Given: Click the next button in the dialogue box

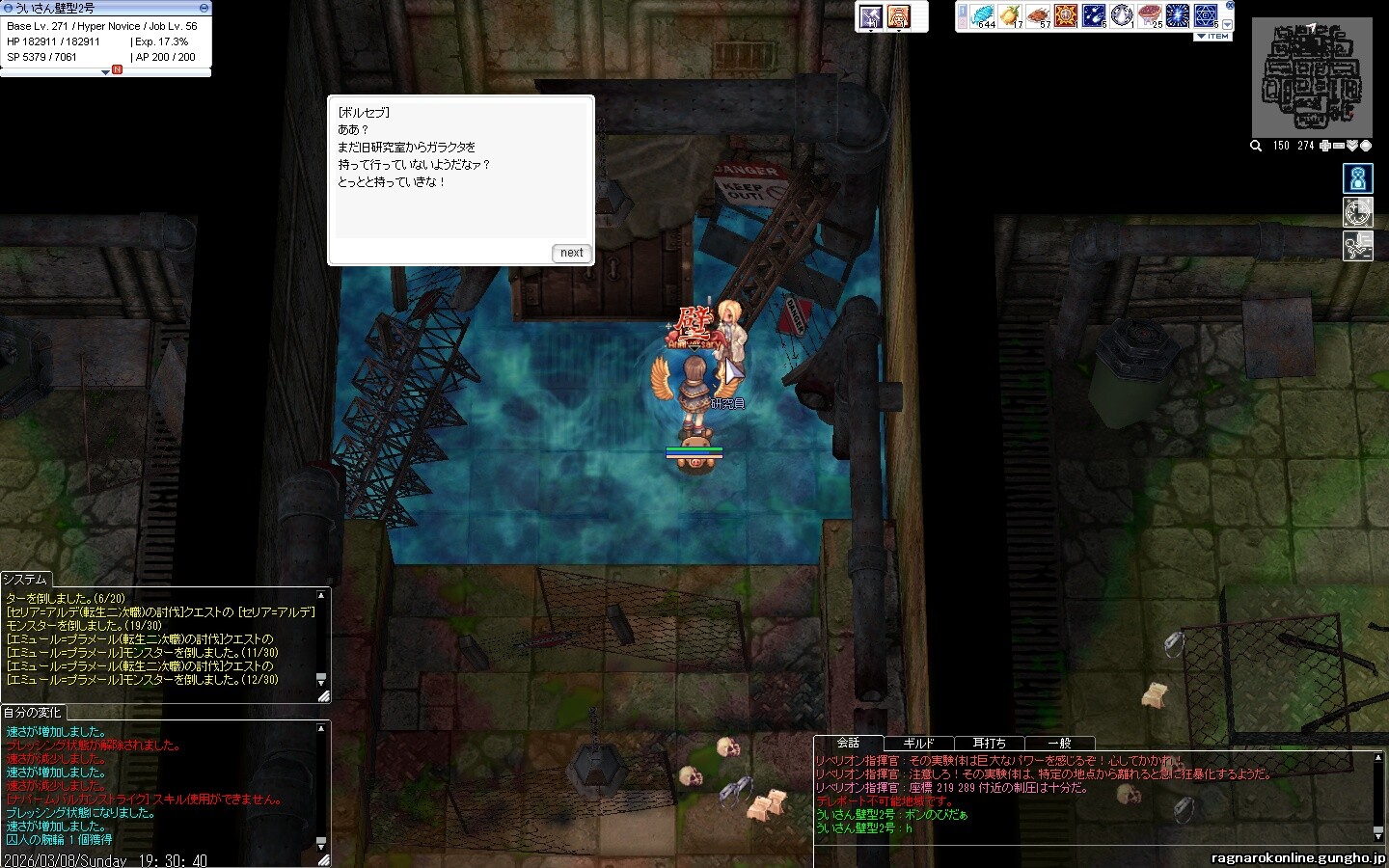Looking at the screenshot, I should point(571,253).
